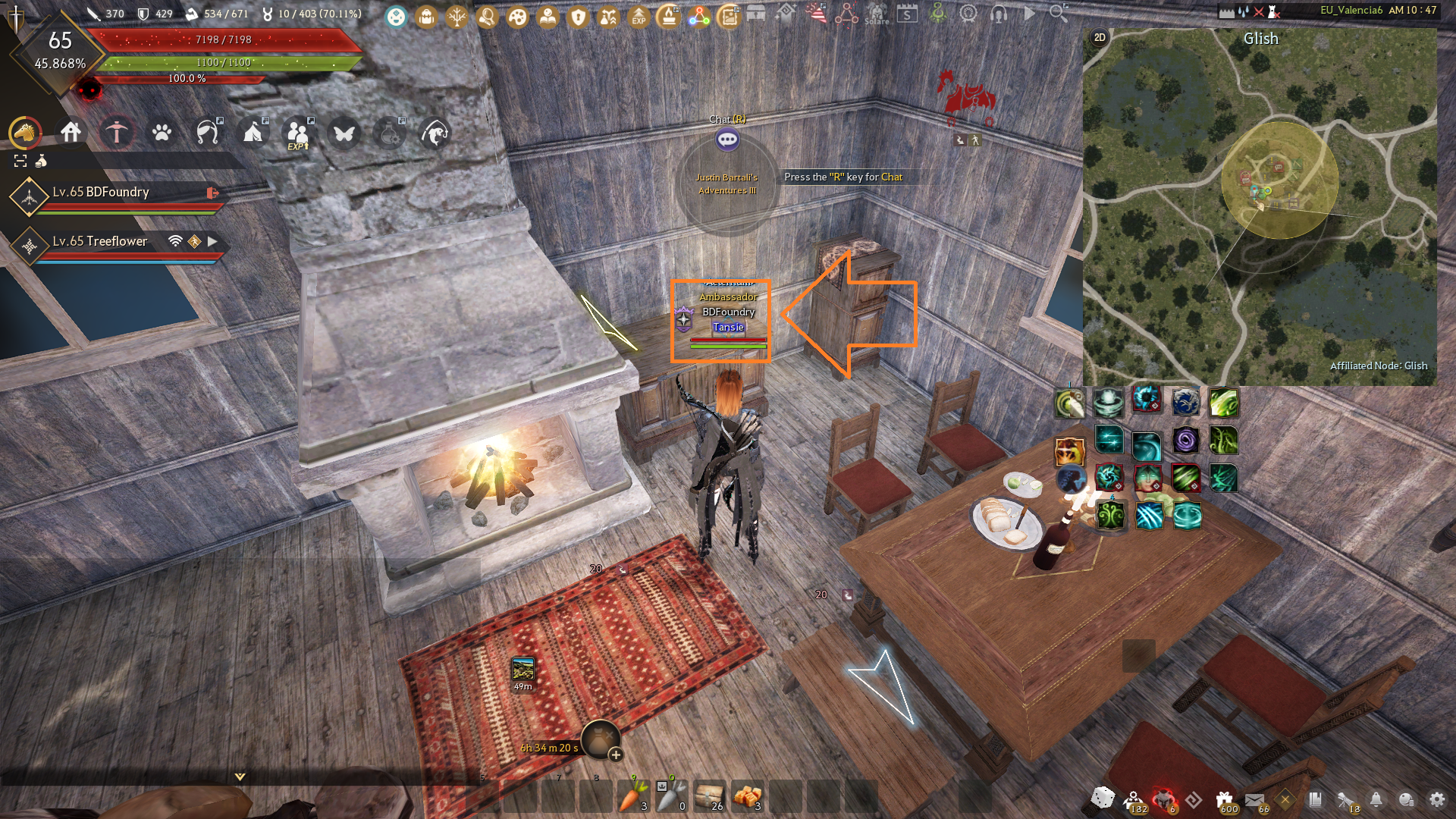Open the paw print pet icon
1456x819 pixels.
162,133
